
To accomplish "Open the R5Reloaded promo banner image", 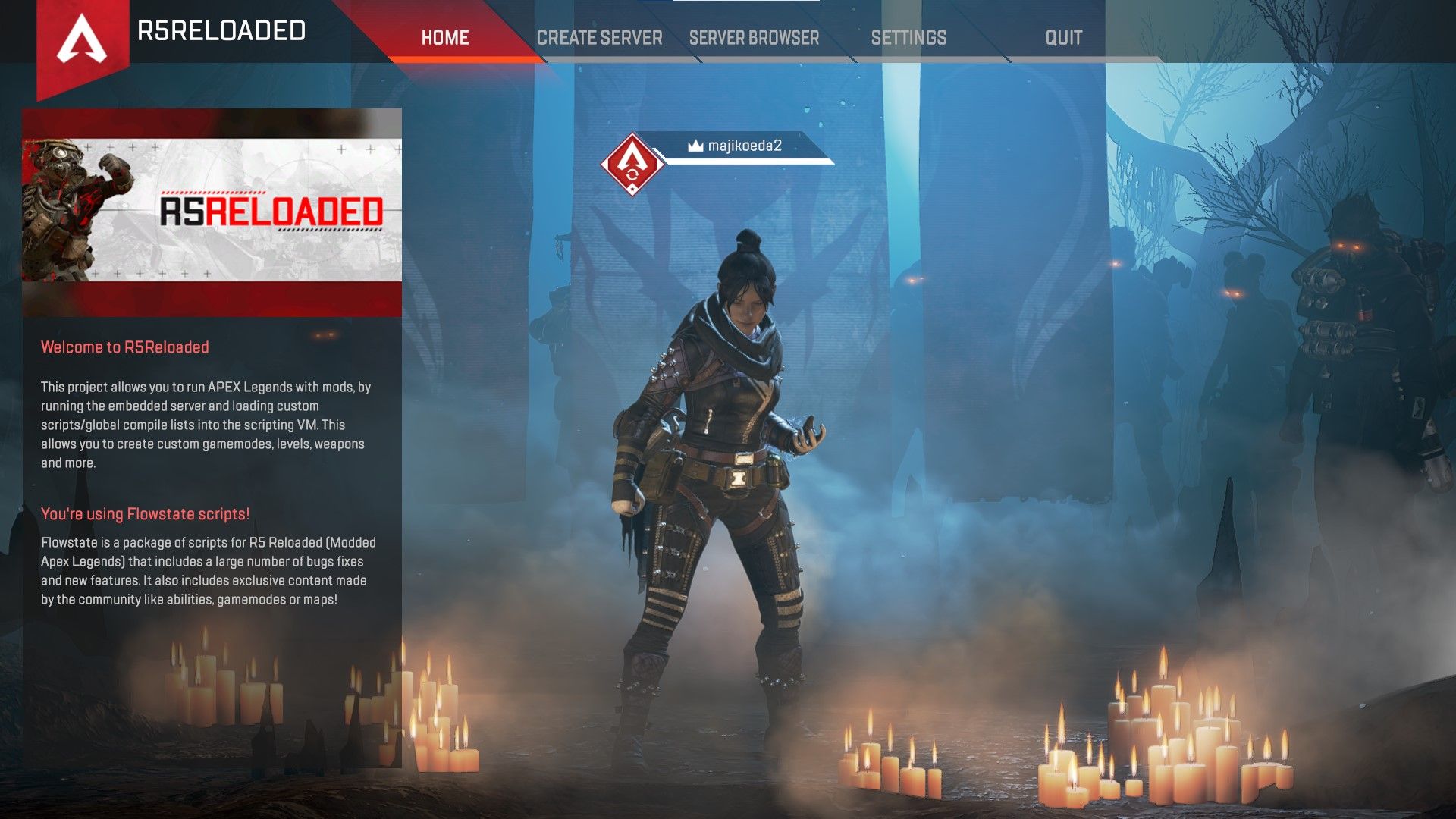I will click(x=212, y=212).
